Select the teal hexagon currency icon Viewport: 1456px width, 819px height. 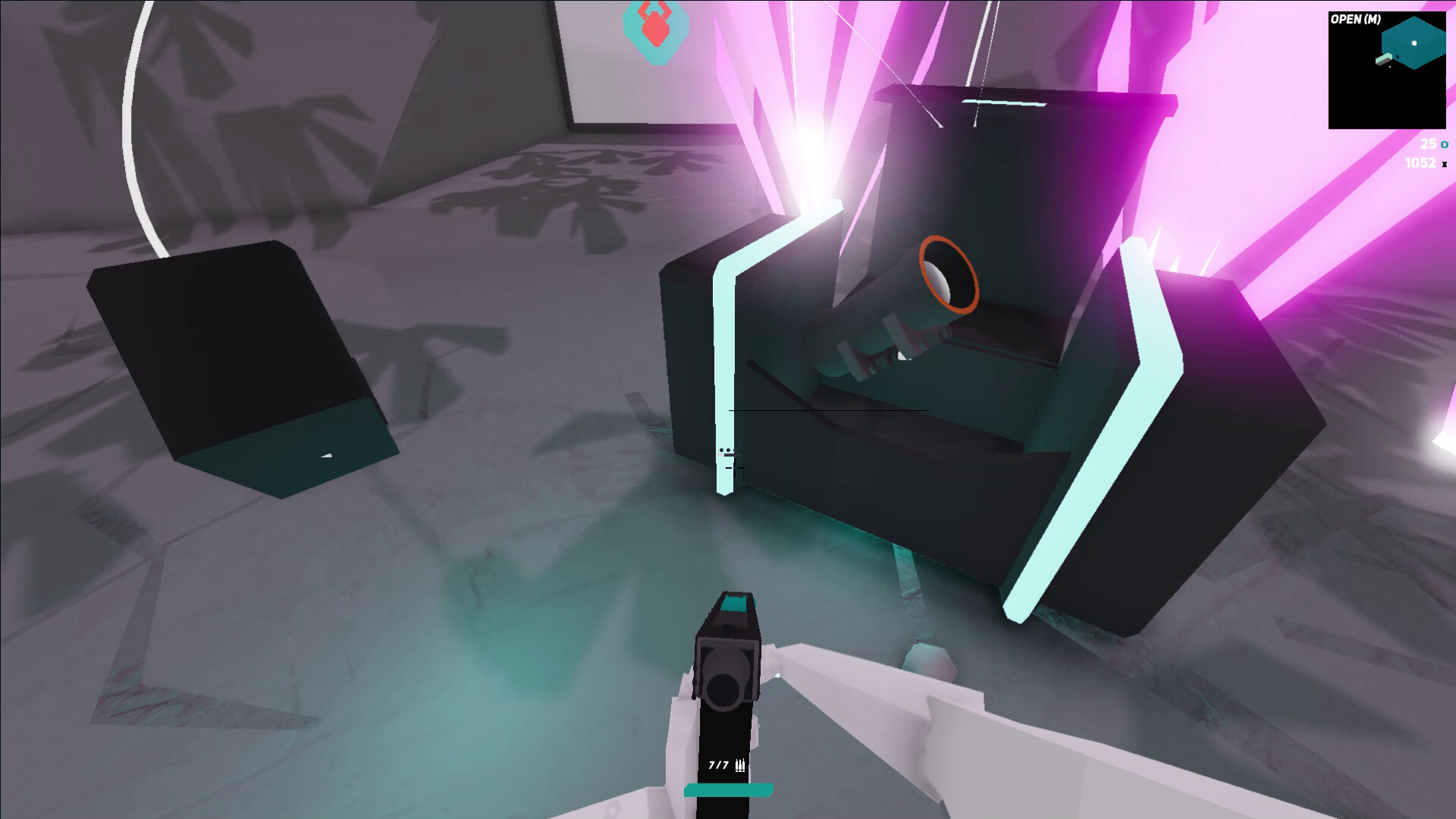[x=1444, y=144]
